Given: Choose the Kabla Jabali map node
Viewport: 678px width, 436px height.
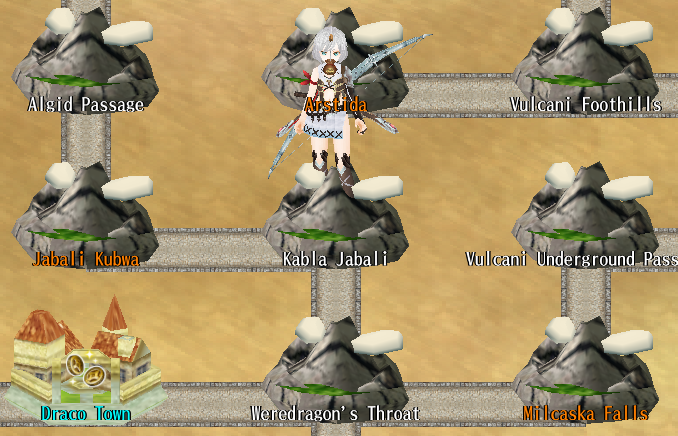Looking at the screenshot, I should [335, 218].
